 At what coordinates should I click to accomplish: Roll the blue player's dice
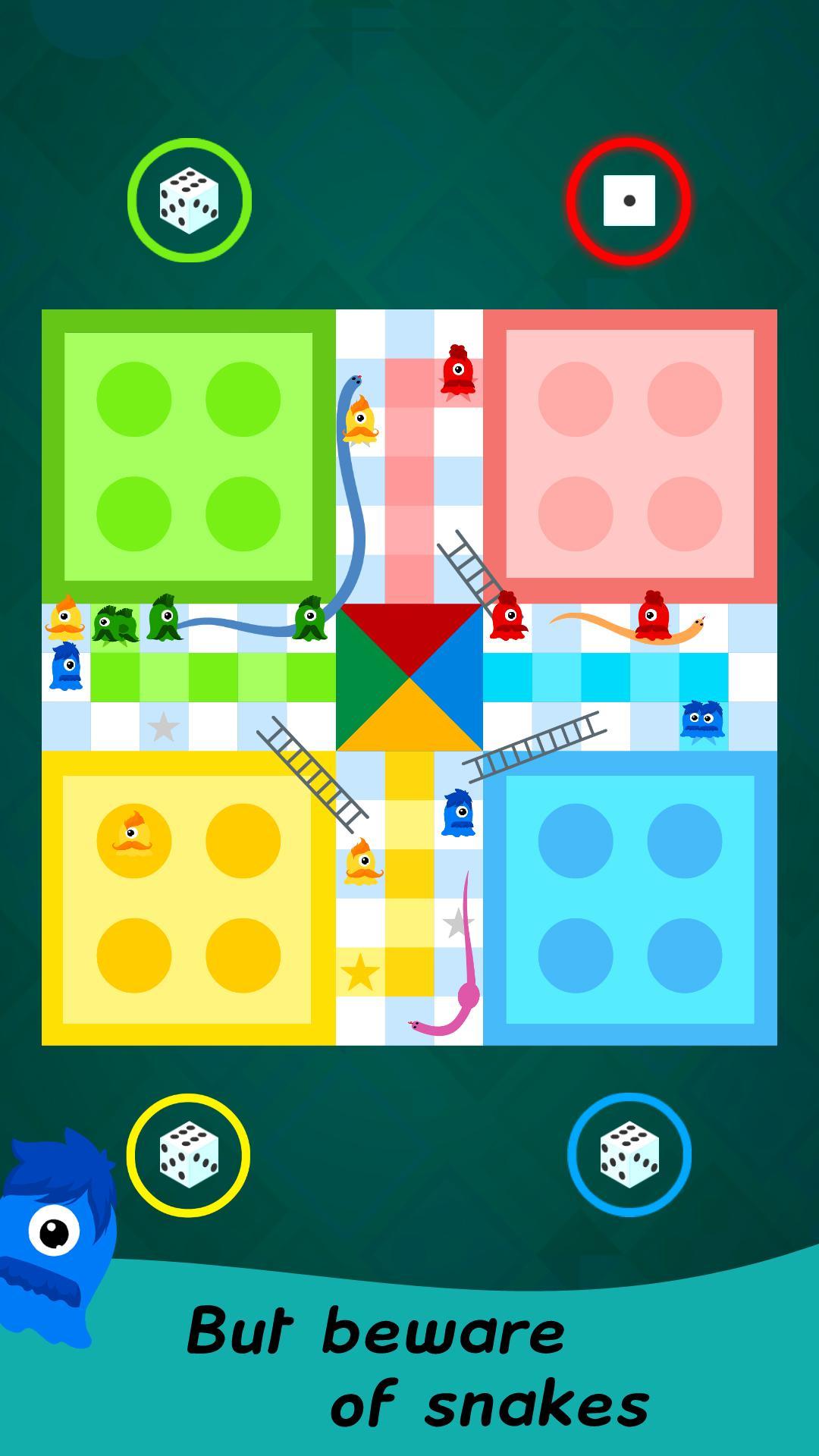coord(629,1154)
